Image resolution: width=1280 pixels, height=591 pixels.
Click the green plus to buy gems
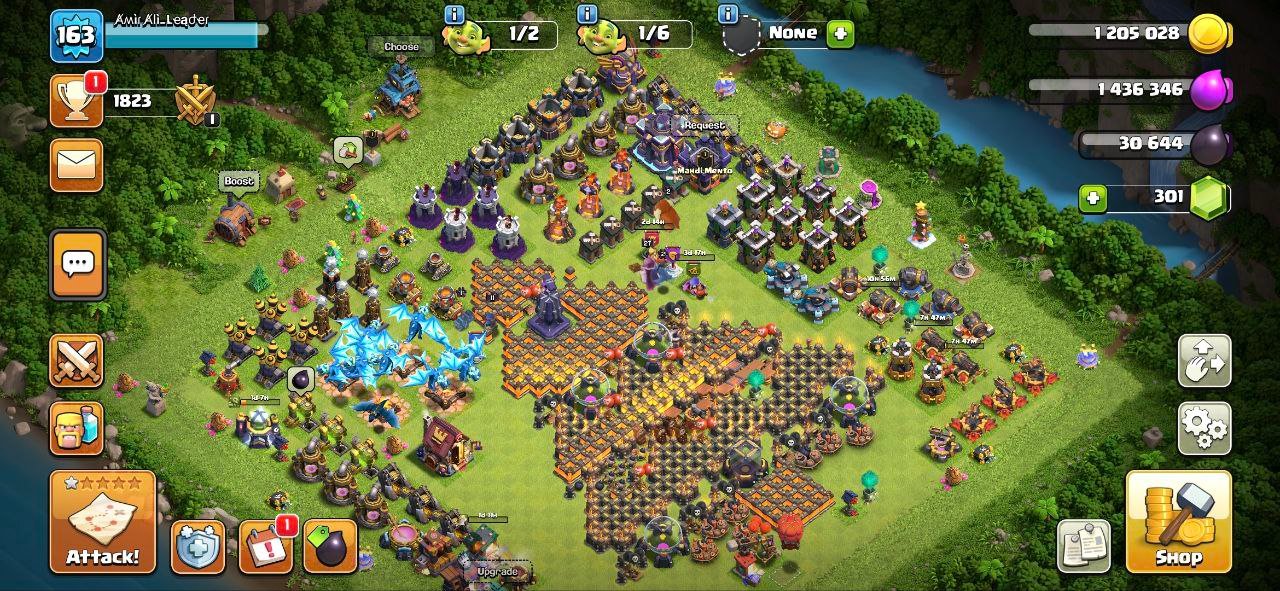click(1093, 198)
